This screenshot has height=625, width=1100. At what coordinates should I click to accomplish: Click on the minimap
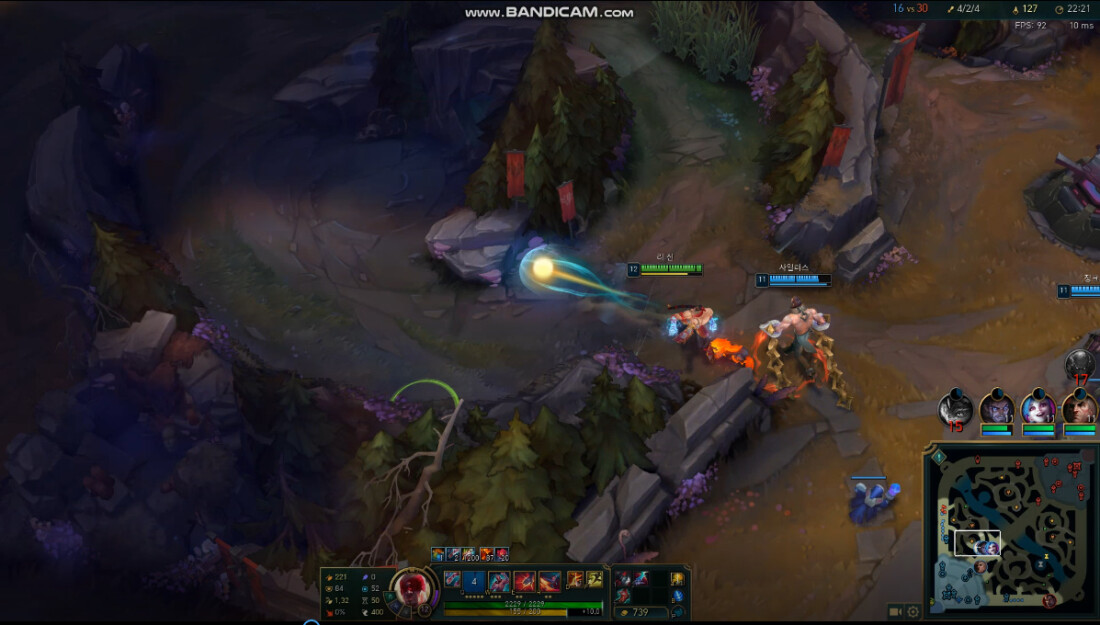click(1010, 530)
